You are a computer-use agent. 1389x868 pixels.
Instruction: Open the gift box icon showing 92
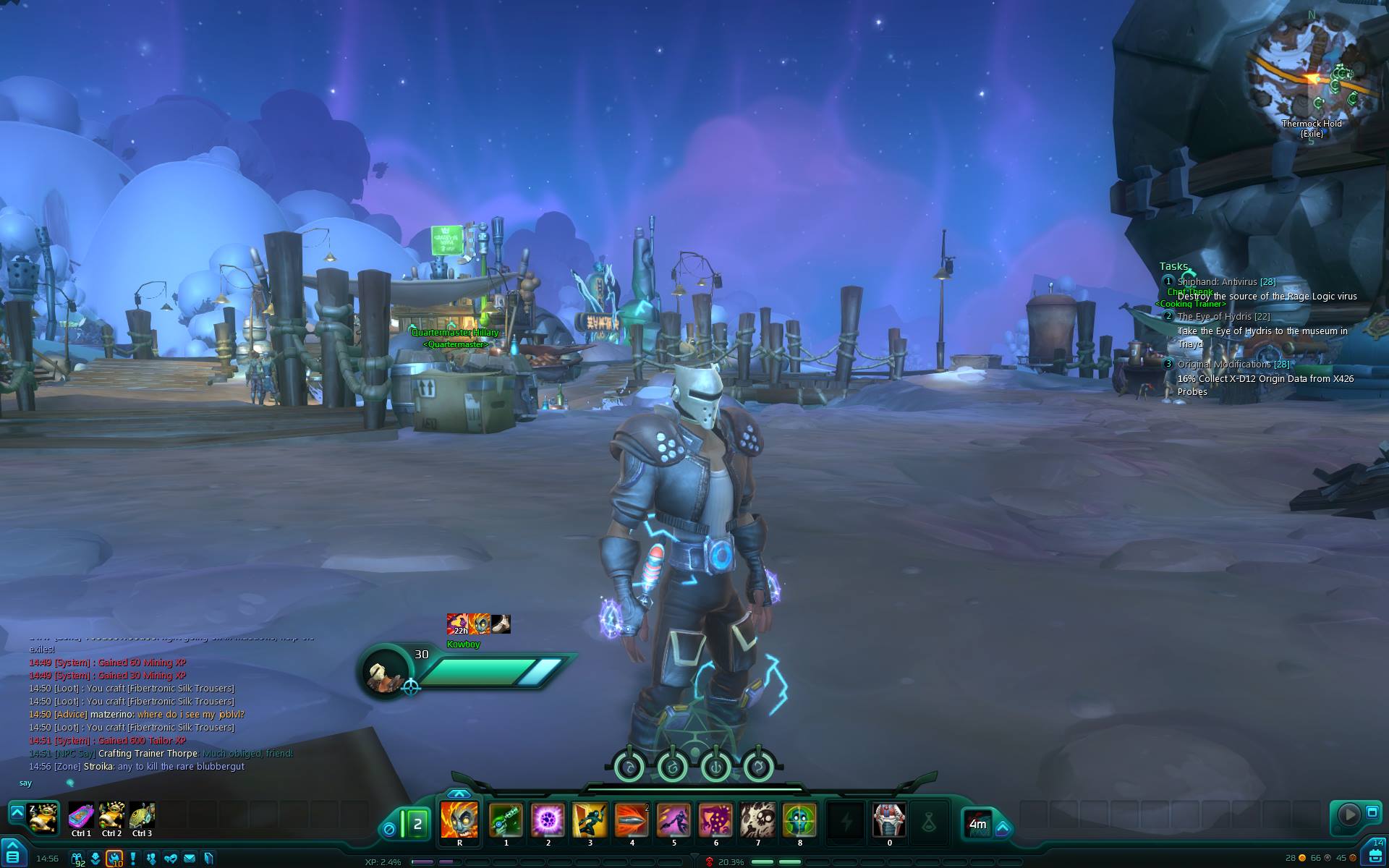tap(77, 859)
